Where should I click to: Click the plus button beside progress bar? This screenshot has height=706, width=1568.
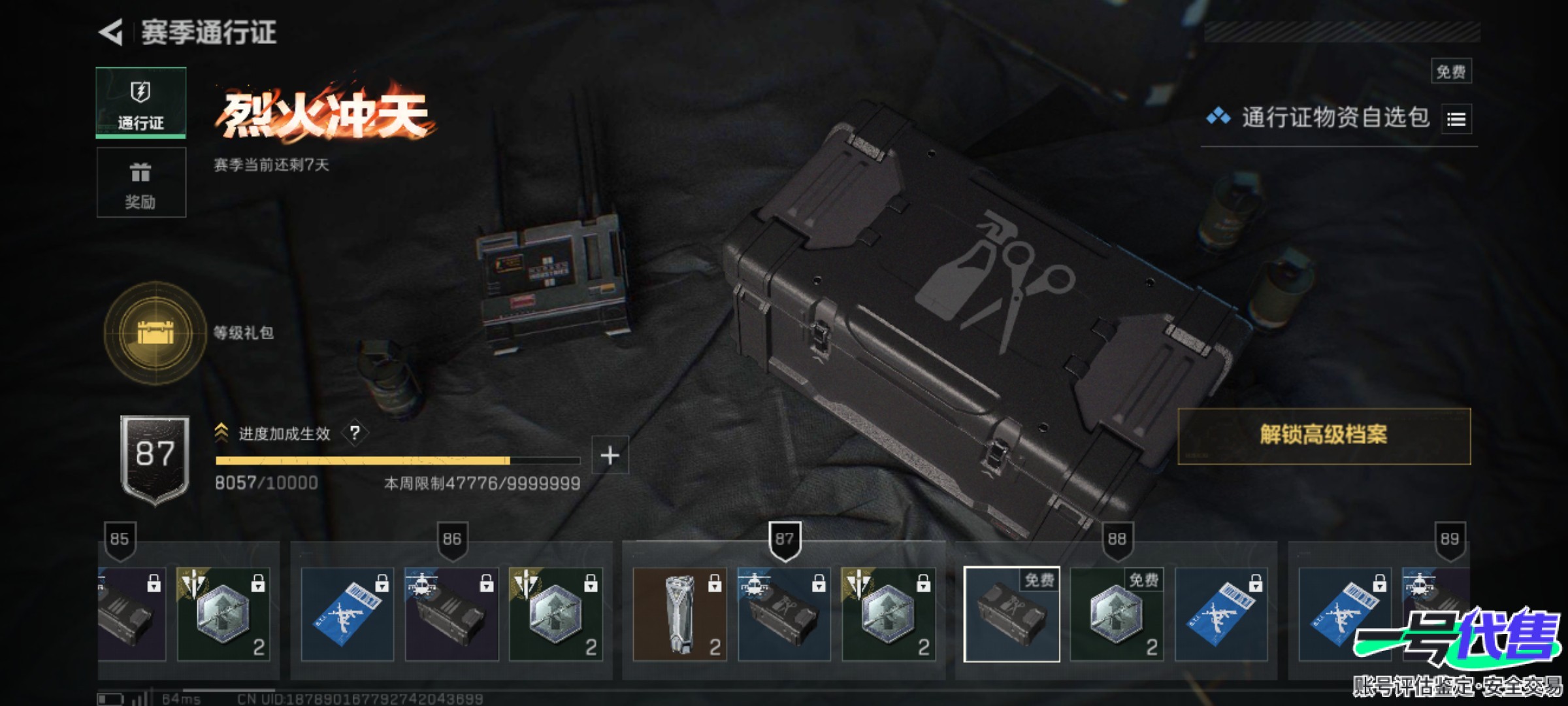click(x=610, y=455)
